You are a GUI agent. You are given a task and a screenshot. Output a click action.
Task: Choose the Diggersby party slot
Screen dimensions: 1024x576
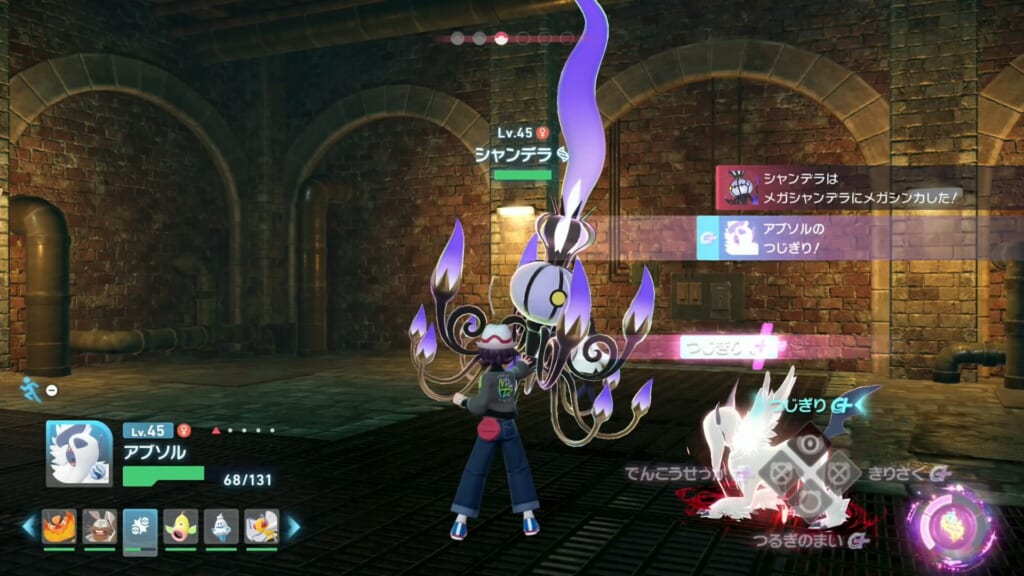99,527
